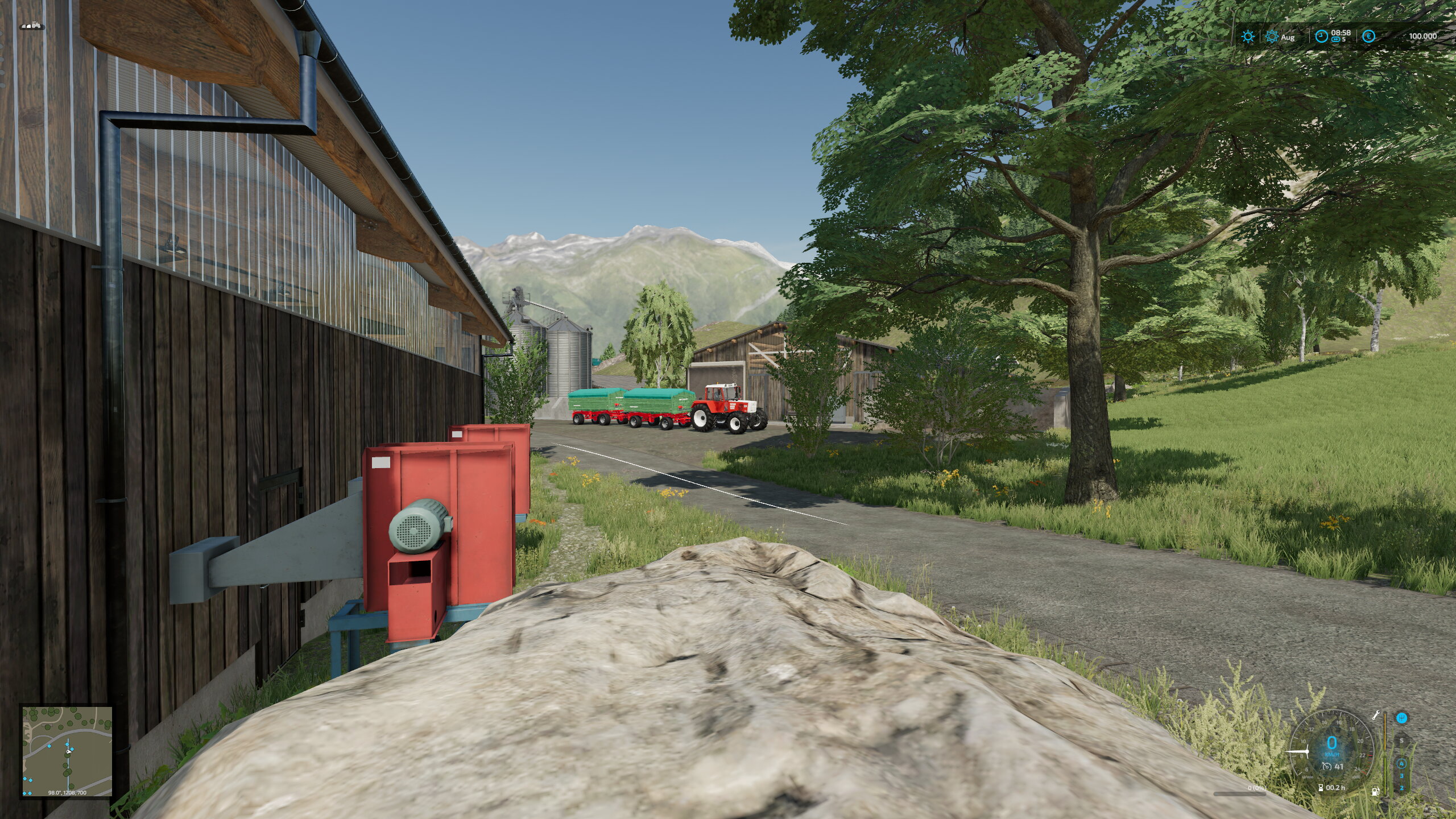Click the gear shift transmission icon
The height and width of the screenshot is (819, 1456).
1402,718
